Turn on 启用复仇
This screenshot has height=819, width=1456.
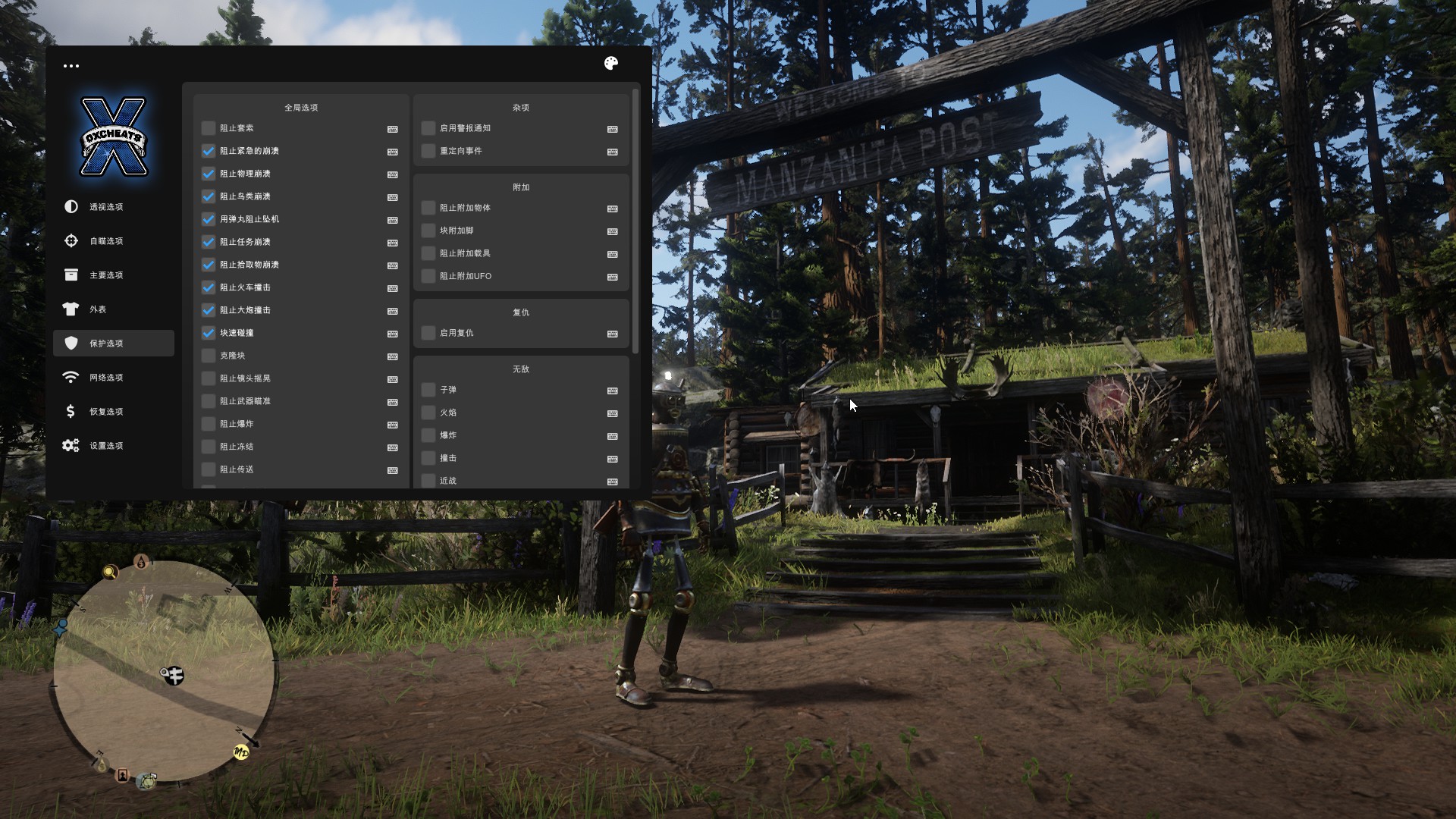pyautogui.click(x=428, y=333)
